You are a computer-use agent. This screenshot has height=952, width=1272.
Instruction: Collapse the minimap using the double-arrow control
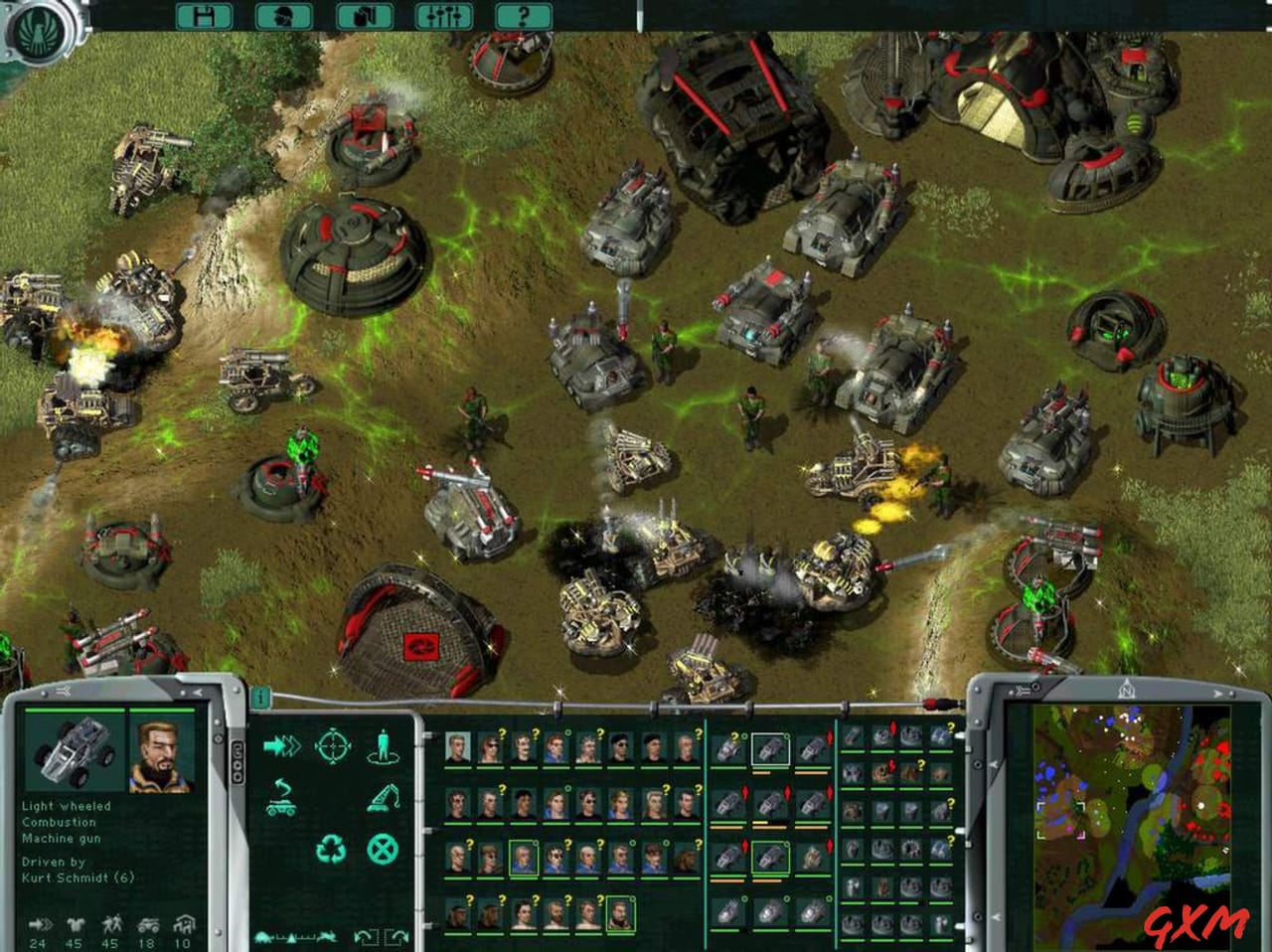(x=1021, y=690)
